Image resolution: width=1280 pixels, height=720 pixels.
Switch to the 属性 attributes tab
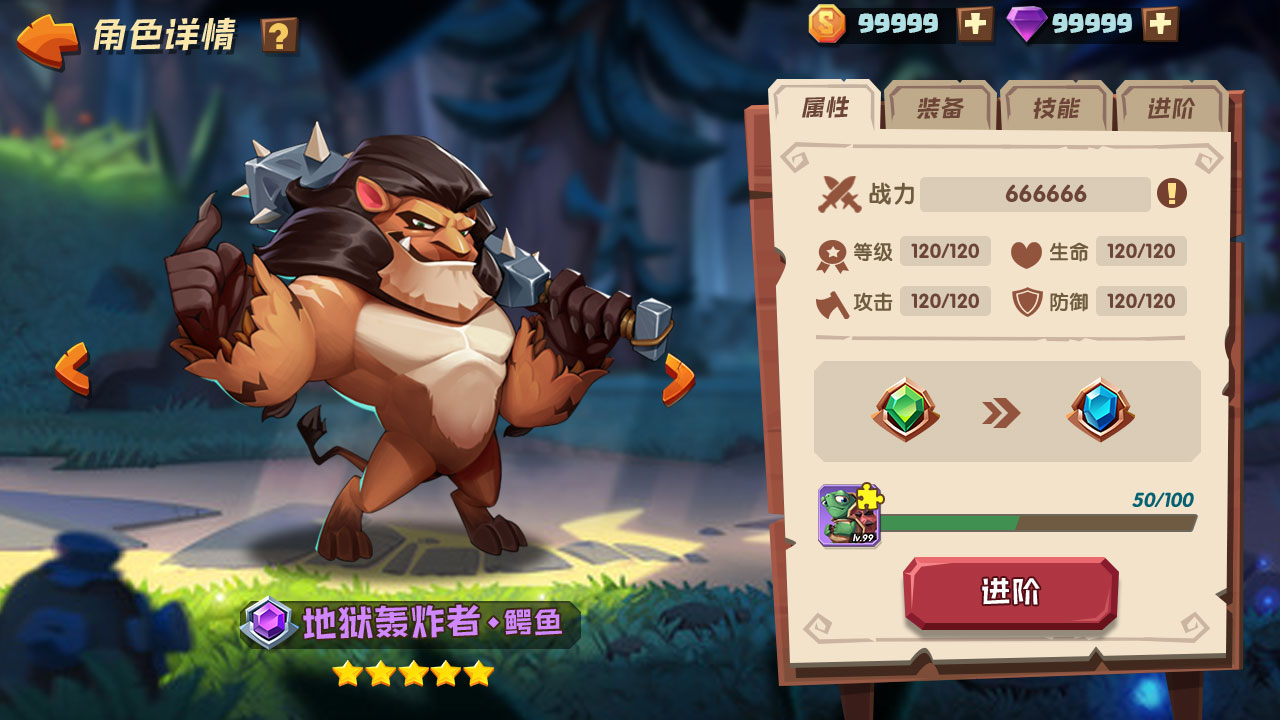pos(825,108)
